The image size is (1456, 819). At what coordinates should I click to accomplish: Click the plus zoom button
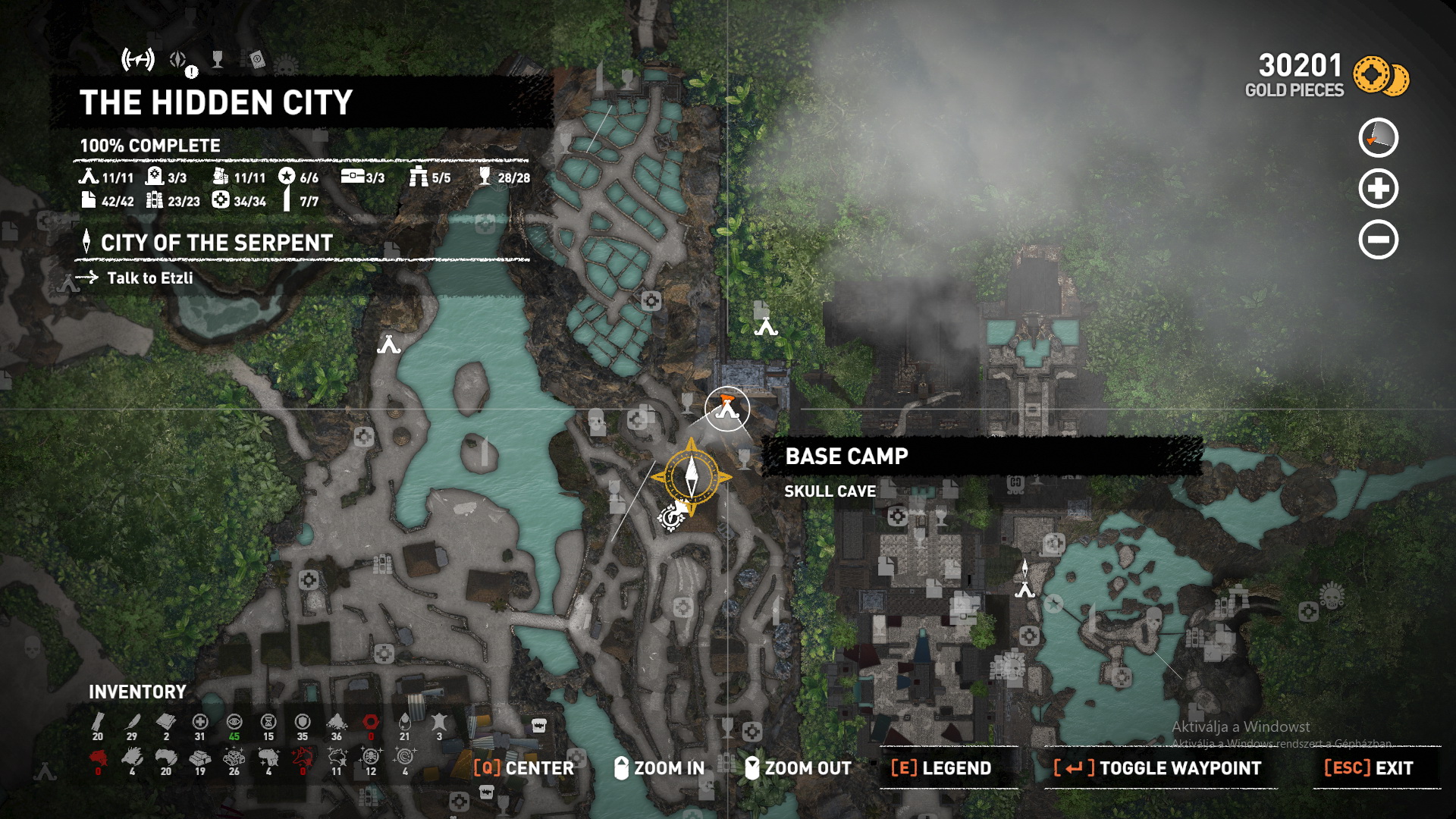[1378, 189]
